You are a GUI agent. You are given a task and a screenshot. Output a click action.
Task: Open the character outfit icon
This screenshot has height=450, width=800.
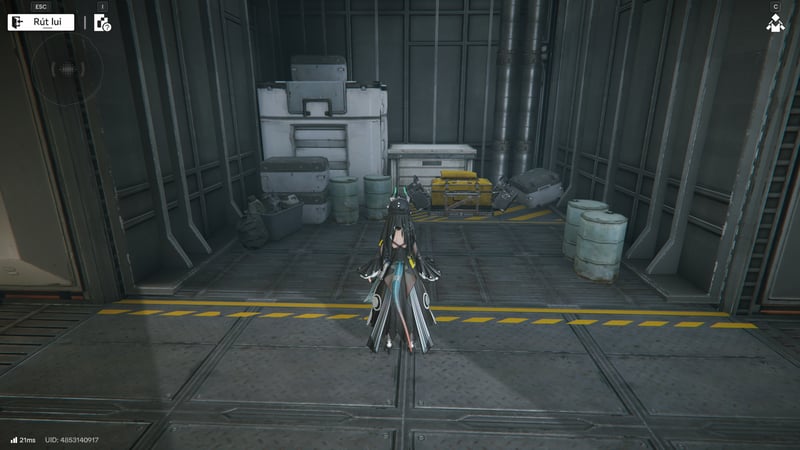click(x=775, y=23)
